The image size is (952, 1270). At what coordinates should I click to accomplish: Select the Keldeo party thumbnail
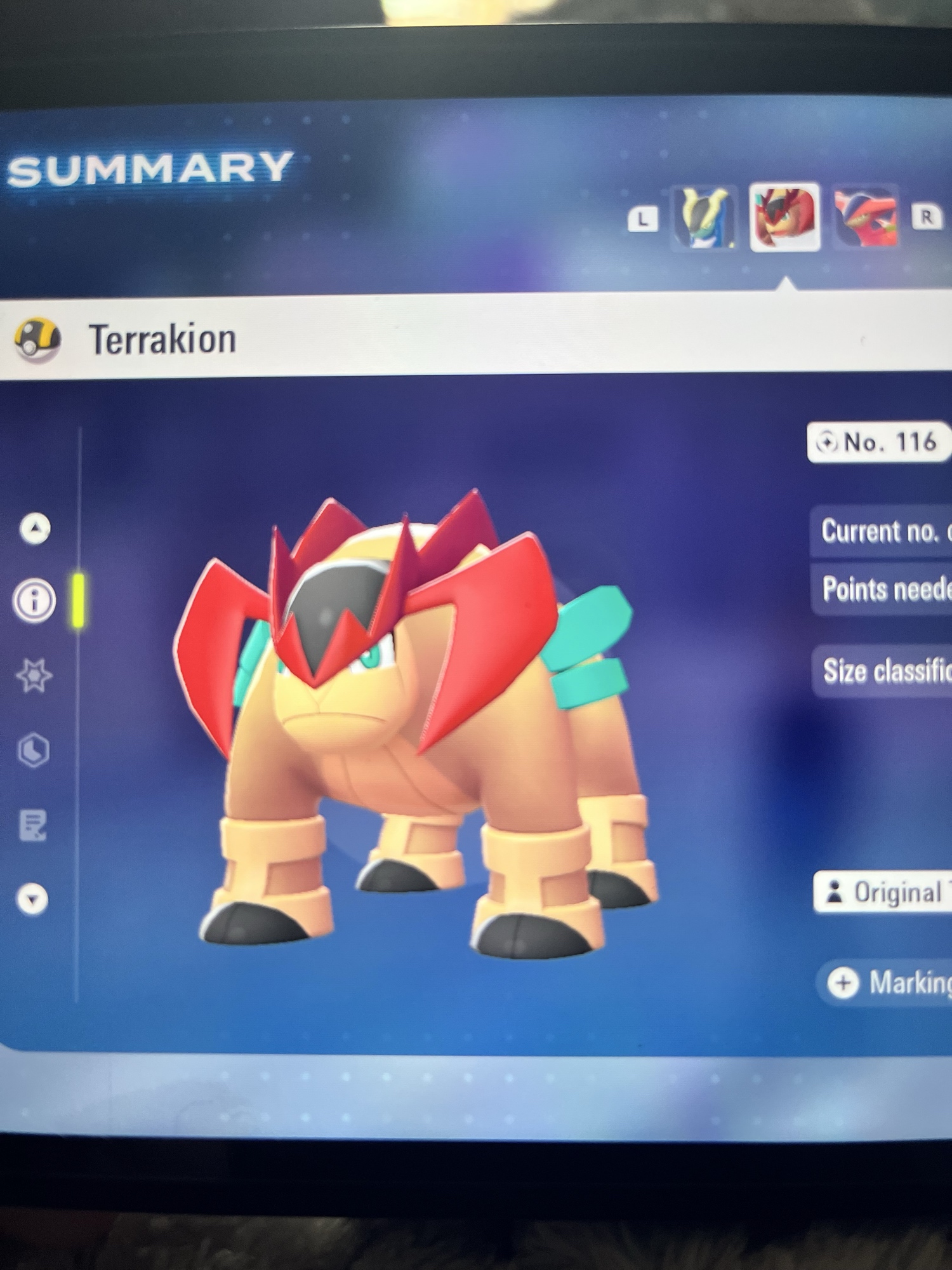(703, 218)
